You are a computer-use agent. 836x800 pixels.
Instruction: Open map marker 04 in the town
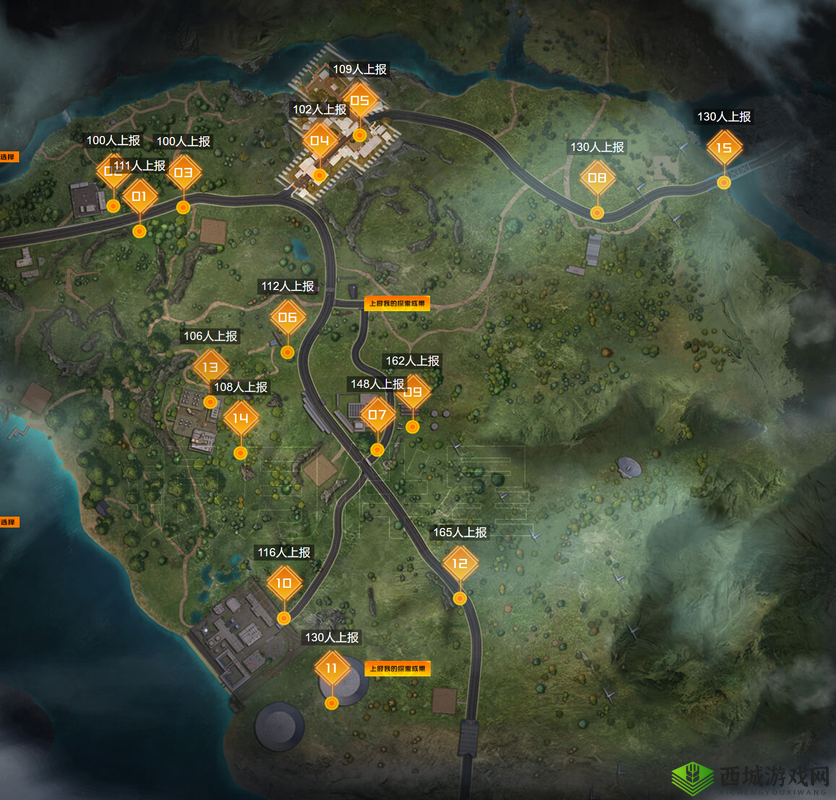[x=320, y=141]
